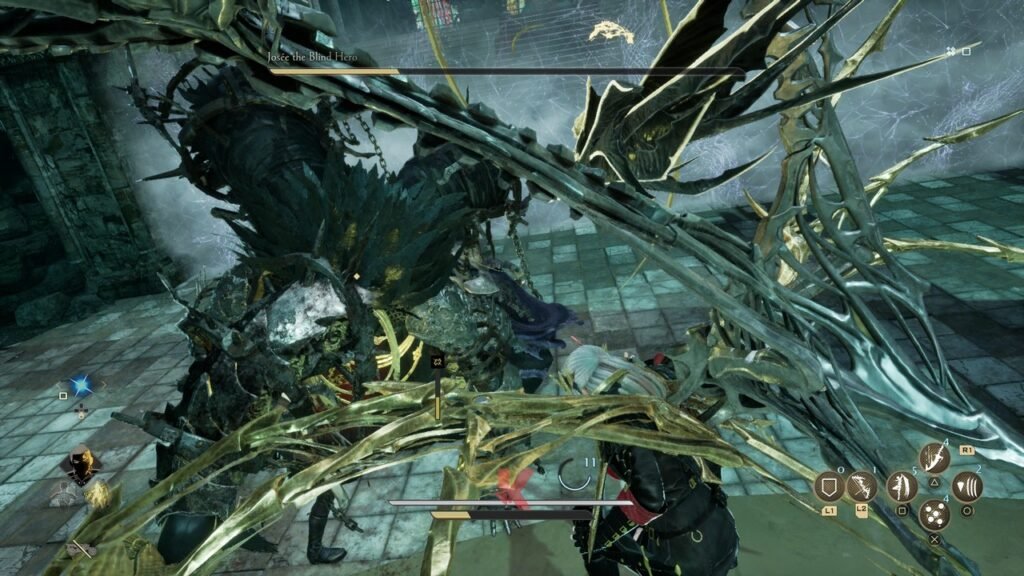The width and height of the screenshot is (1024, 576).
Task: Activate the shield guard skill icon
Action: [828, 487]
